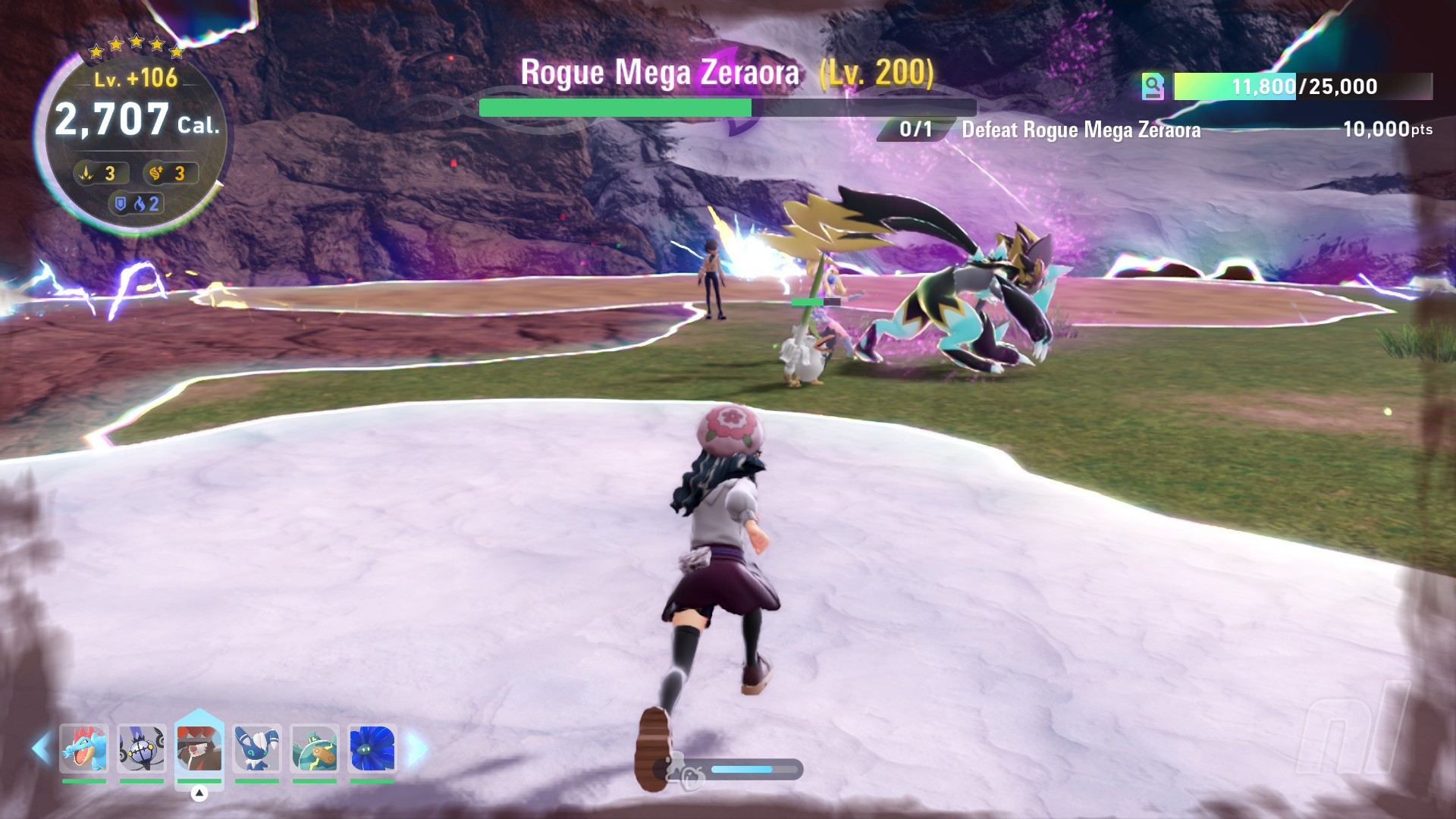Choose the highlighted brown mole Pokémon slot
The image size is (1456, 819).
[199, 747]
